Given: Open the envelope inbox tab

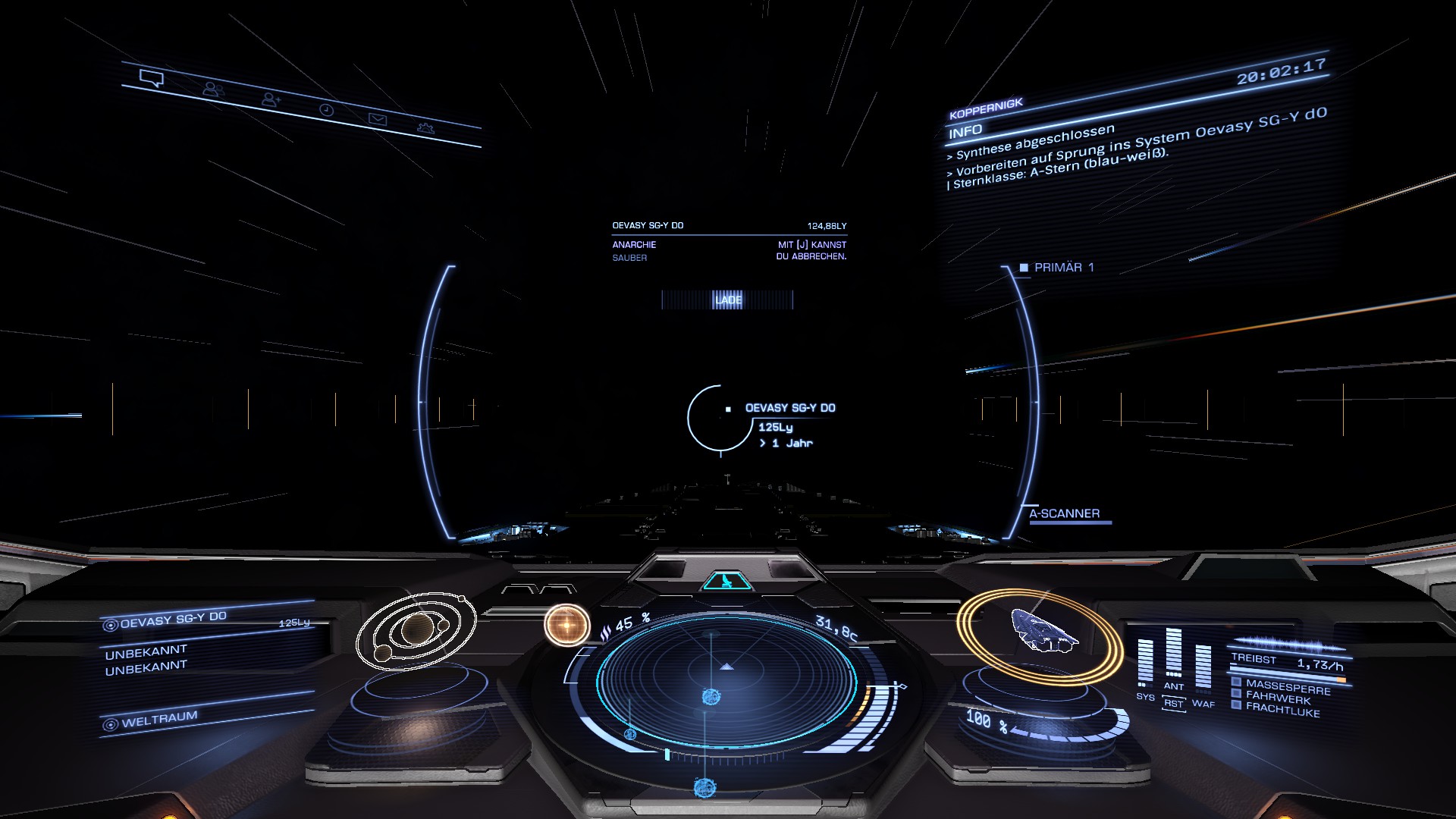Looking at the screenshot, I should (378, 119).
